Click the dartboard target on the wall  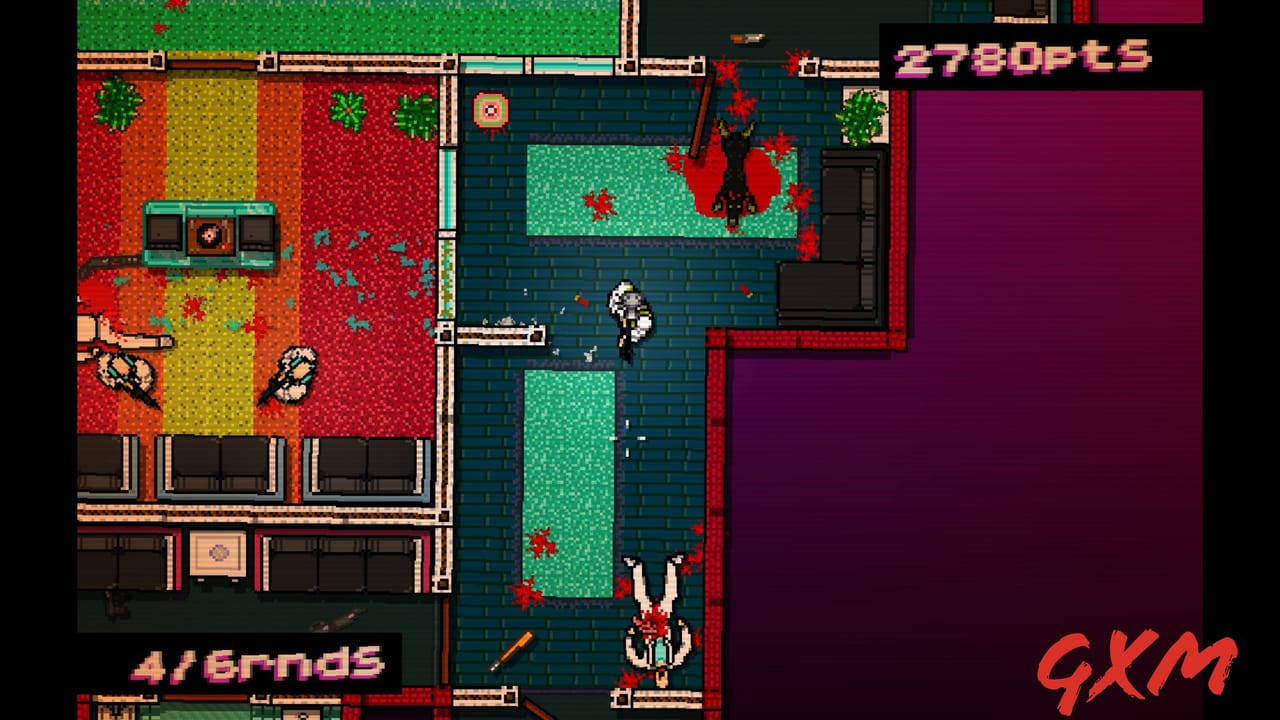coord(491,105)
